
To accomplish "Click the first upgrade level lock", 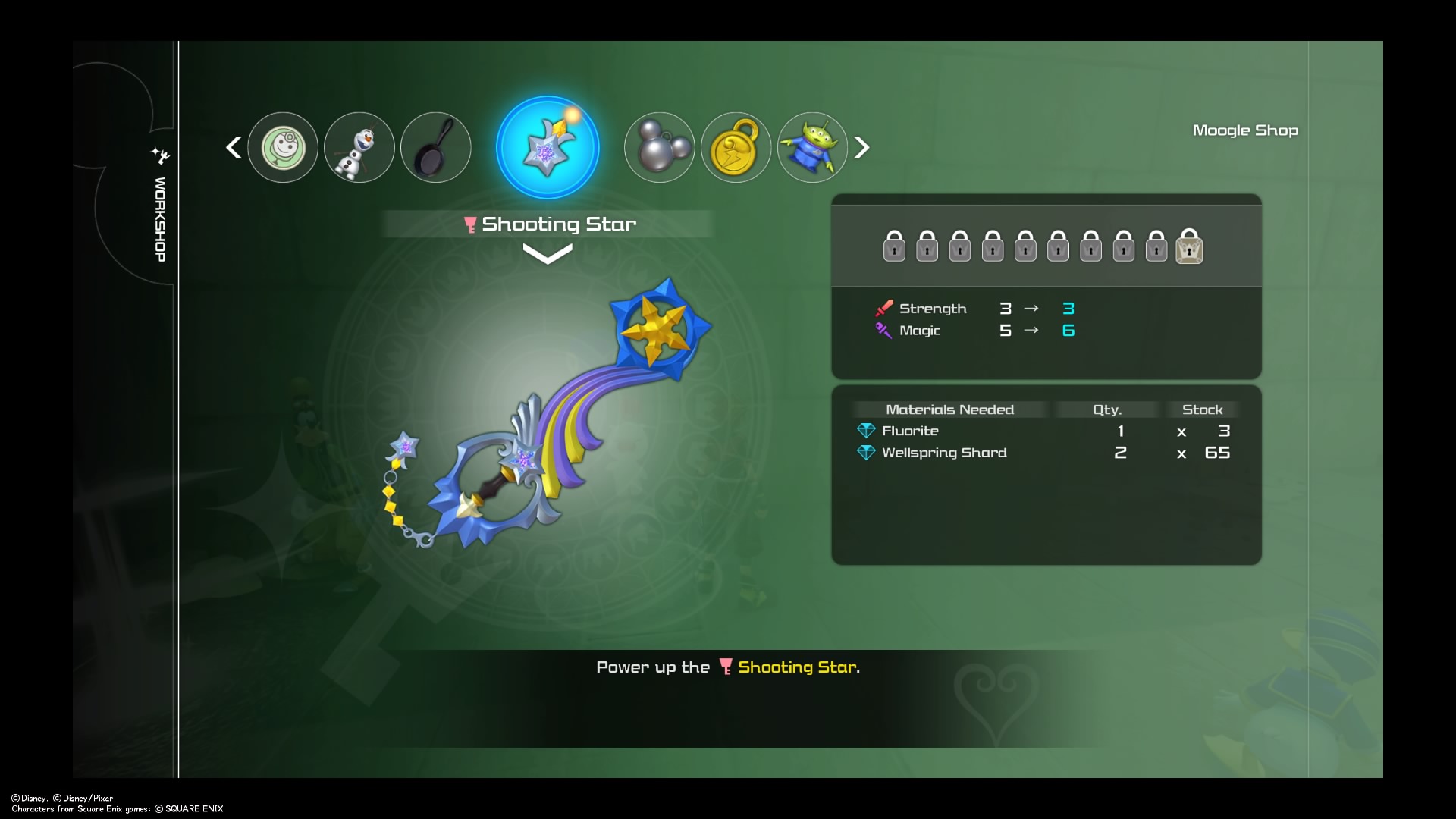I will point(893,246).
